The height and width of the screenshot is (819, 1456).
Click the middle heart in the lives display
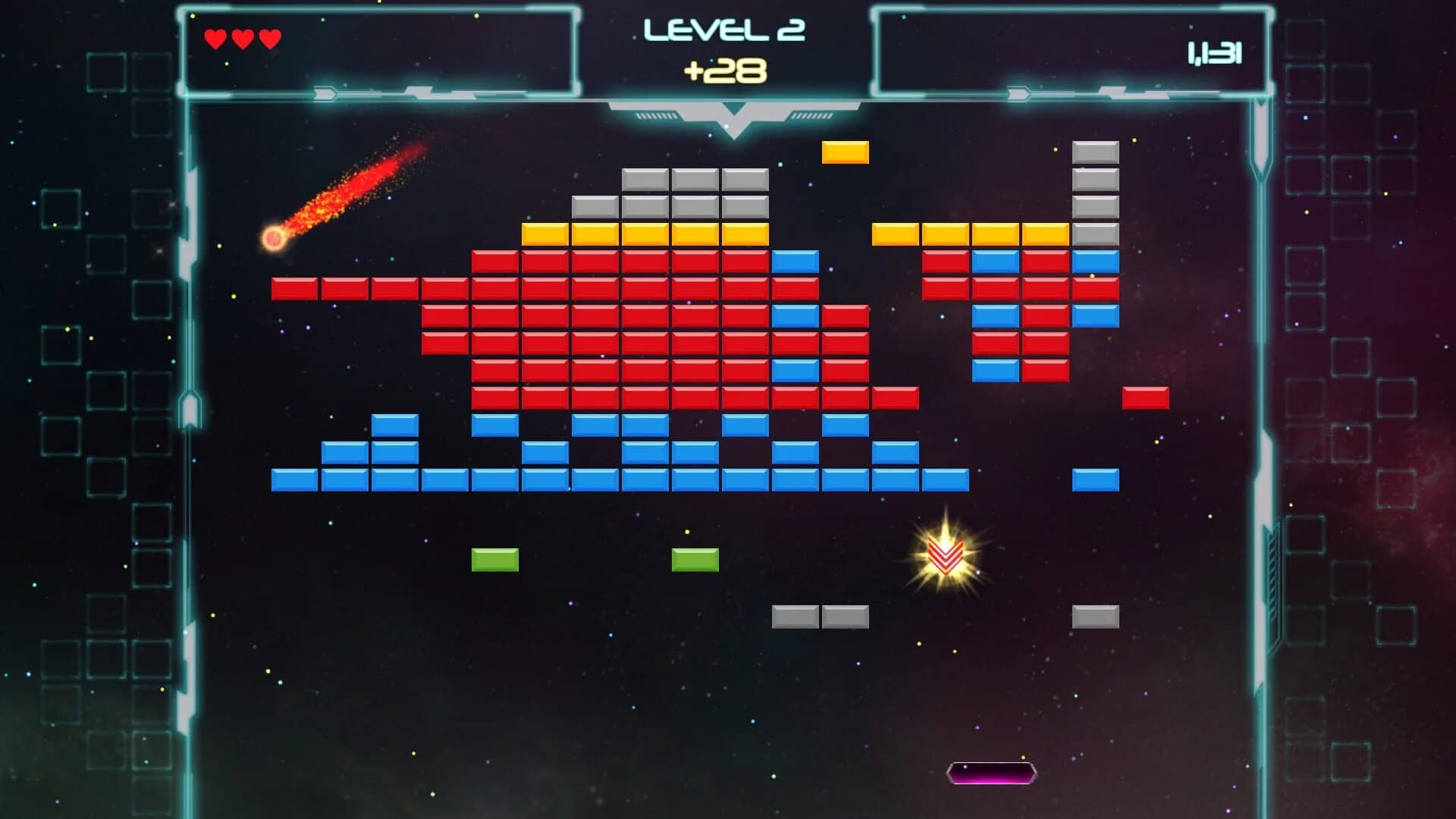click(243, 36)
